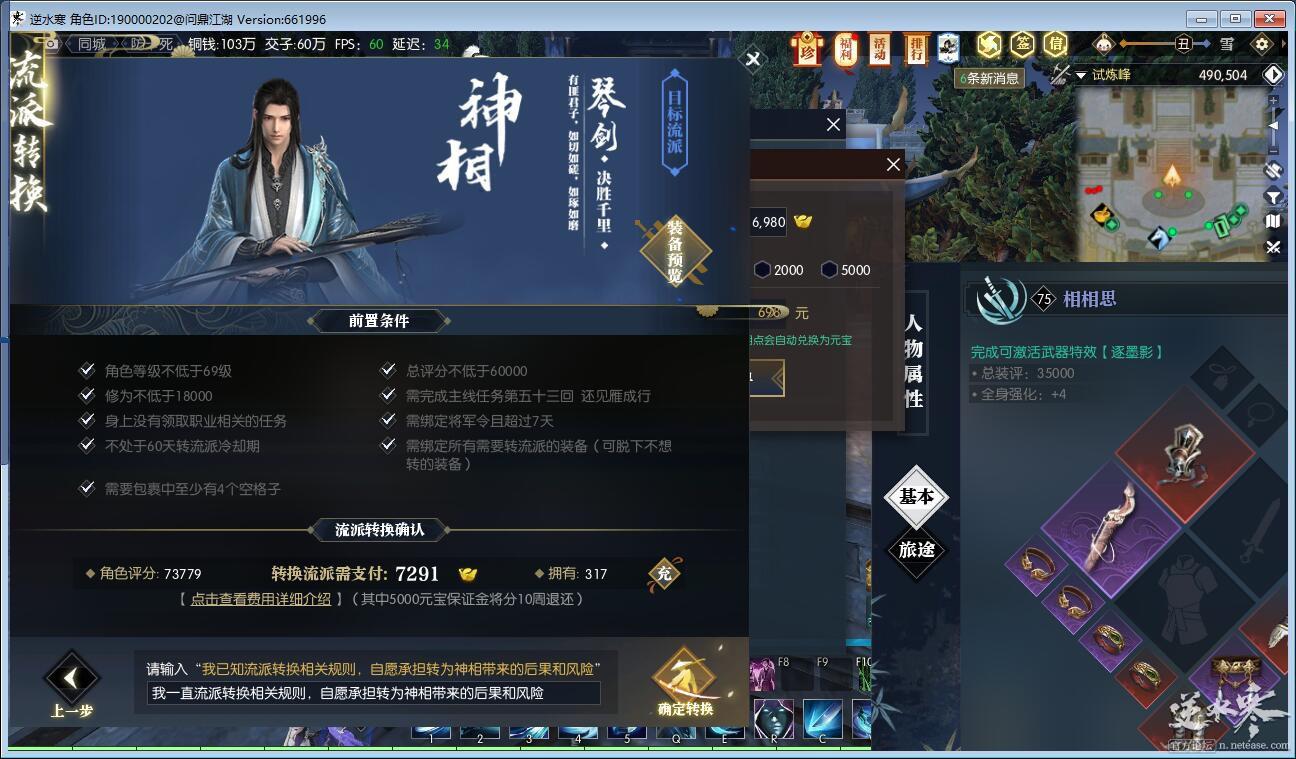Open the gold diamond expander beside 490,504
Image resolution: width=1296 pixels, height=759 pixels.
[x=1274, y=74]
